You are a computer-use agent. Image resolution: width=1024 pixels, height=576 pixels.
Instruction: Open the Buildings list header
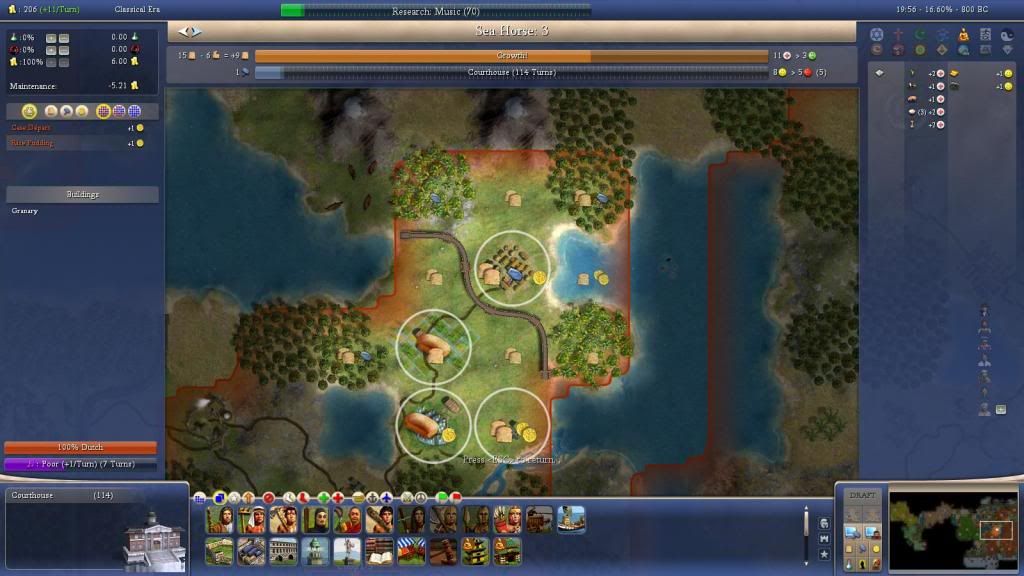tap(82, 194)
